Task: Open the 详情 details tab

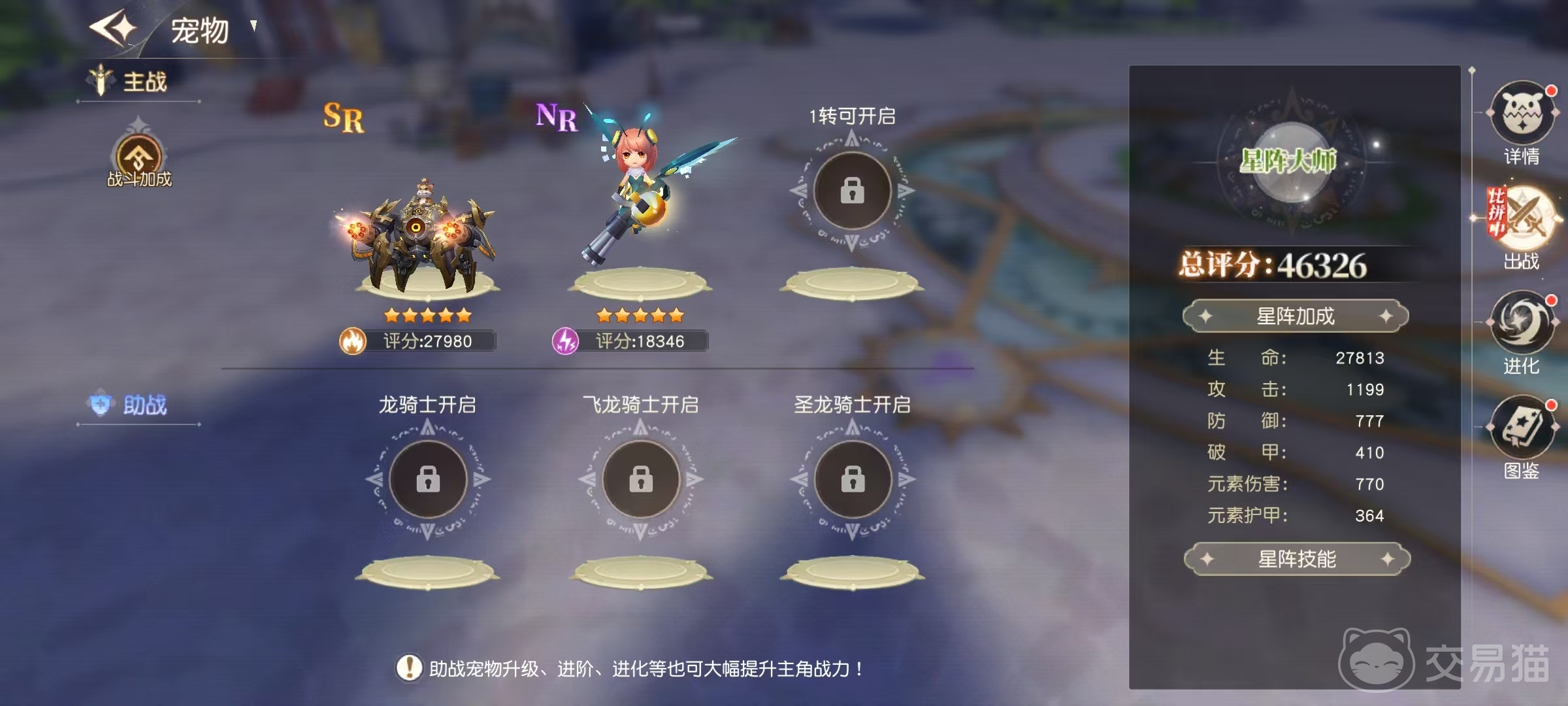Action: pyautogui.click(x=1522, y=114)
